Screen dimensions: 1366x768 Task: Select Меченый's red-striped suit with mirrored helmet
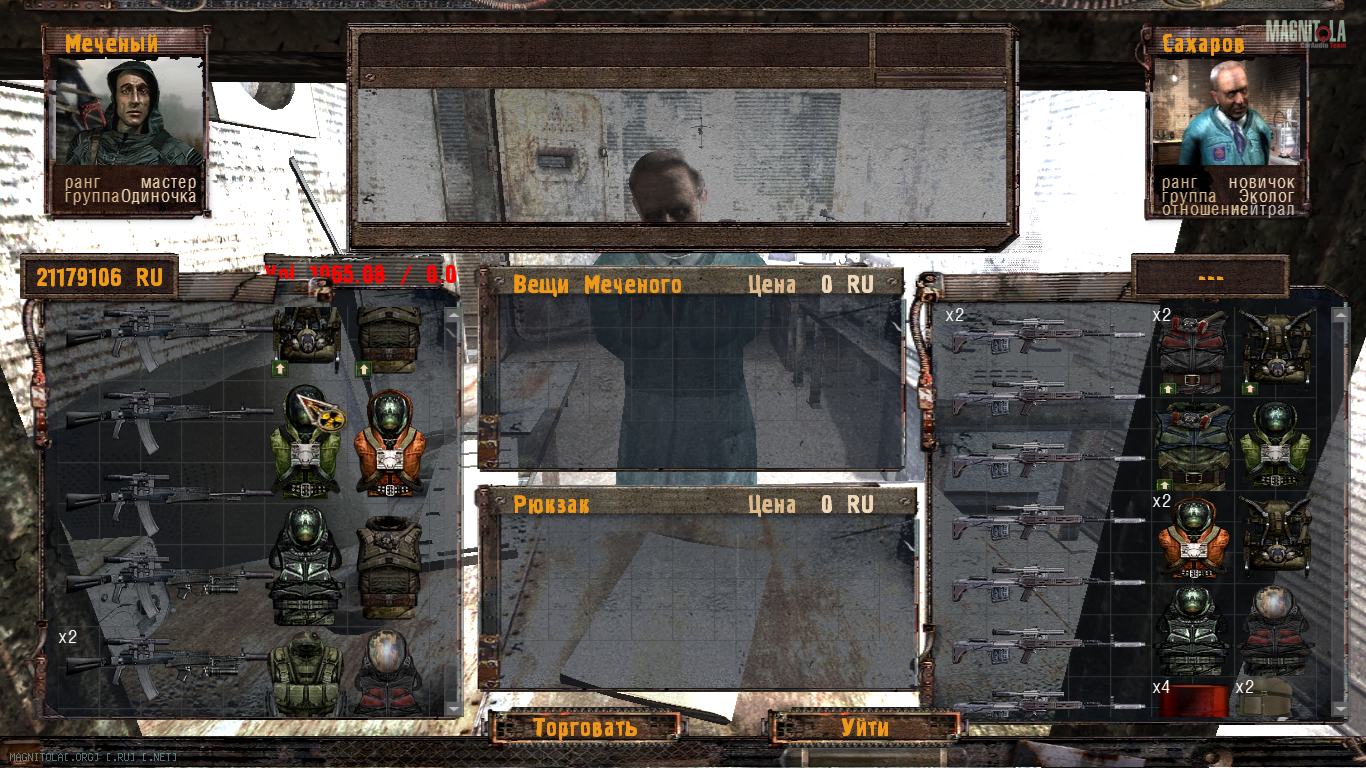[x=389, y=671]
